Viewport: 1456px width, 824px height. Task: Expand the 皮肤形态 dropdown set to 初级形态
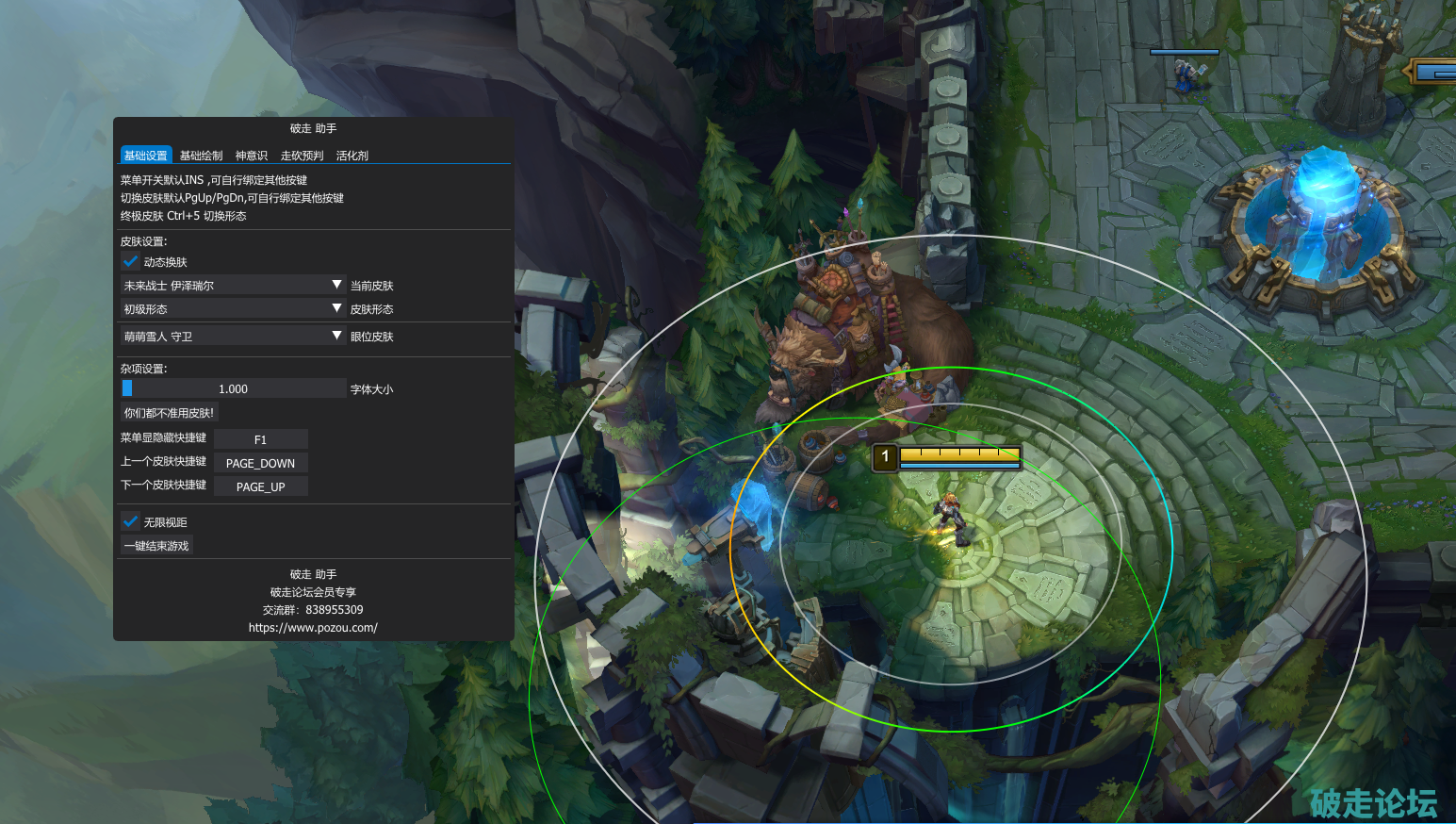point(233,308)
